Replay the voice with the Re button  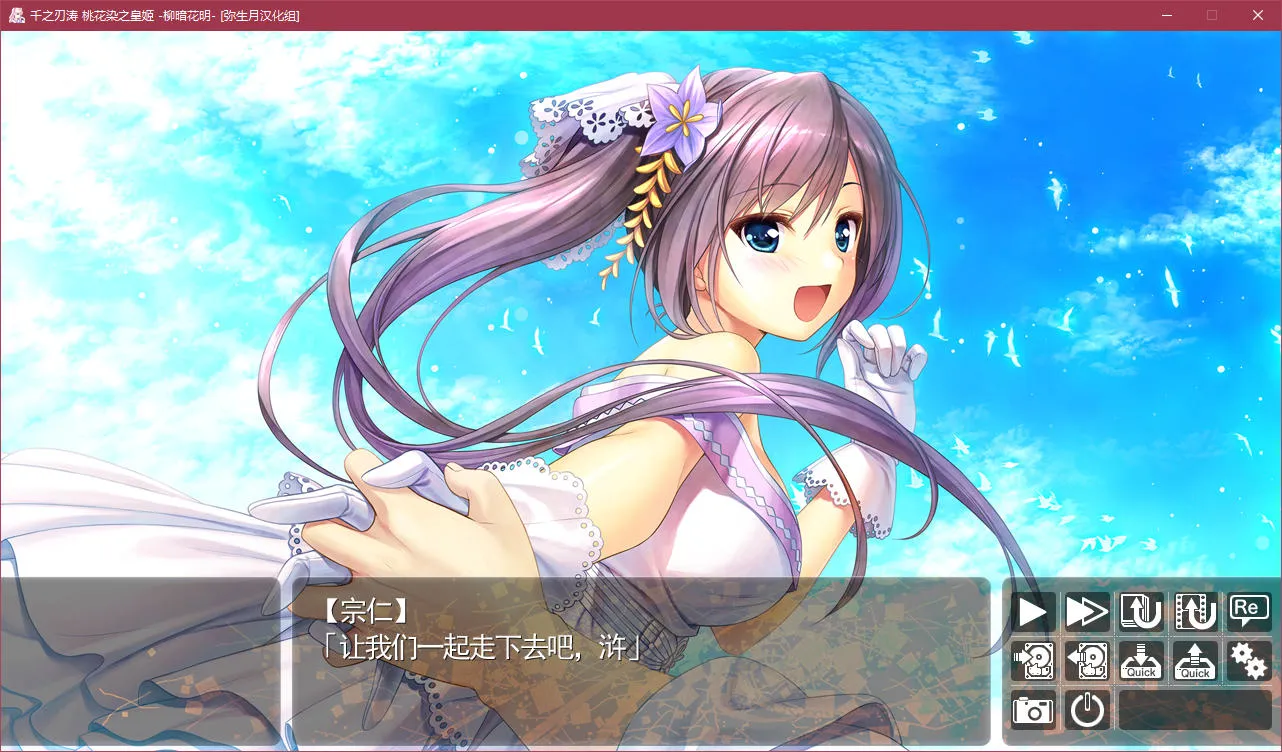pyautogui.click(x=1249, y=609)
